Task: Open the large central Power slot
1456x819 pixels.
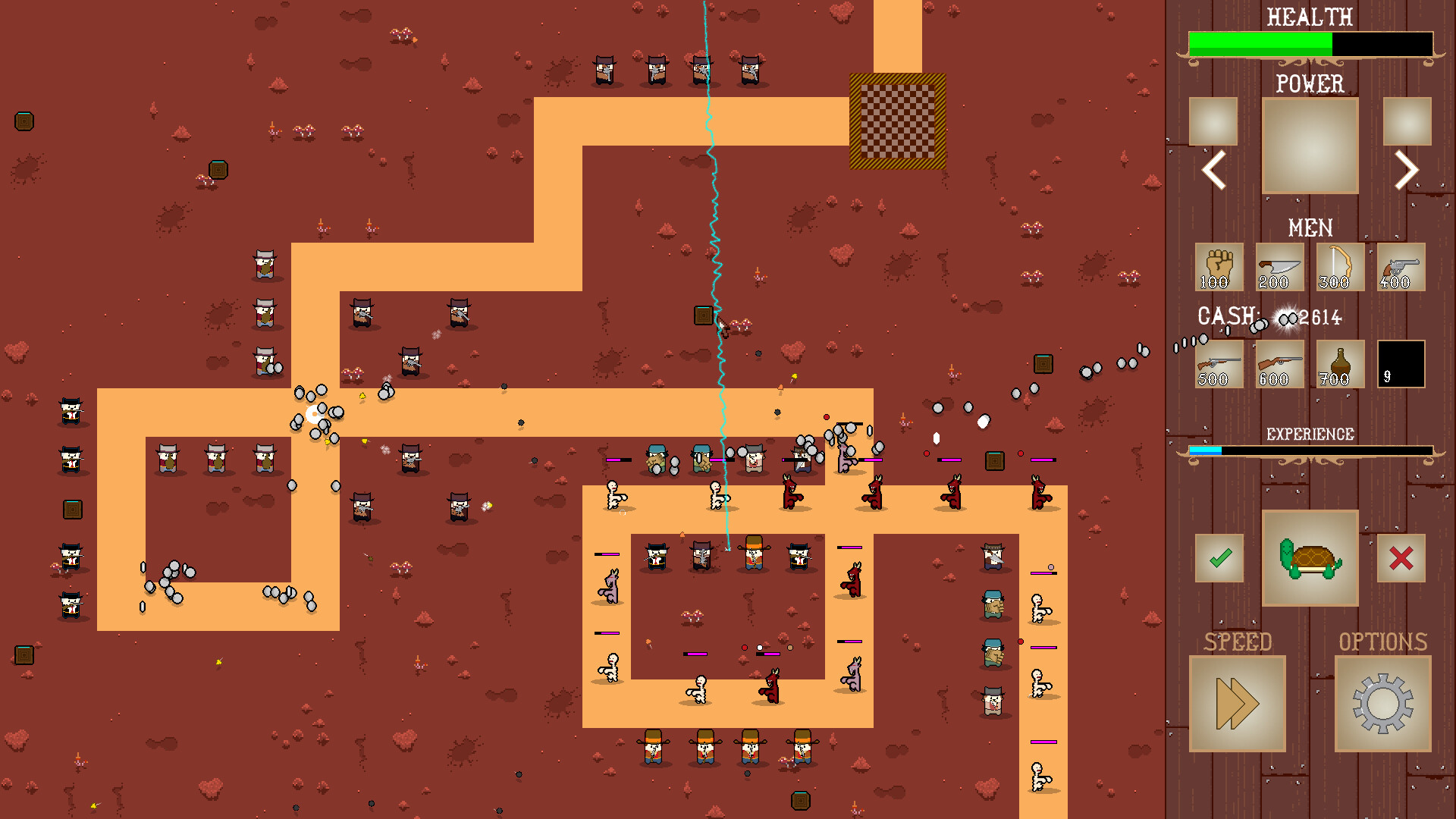Action: click(1310, 146)
